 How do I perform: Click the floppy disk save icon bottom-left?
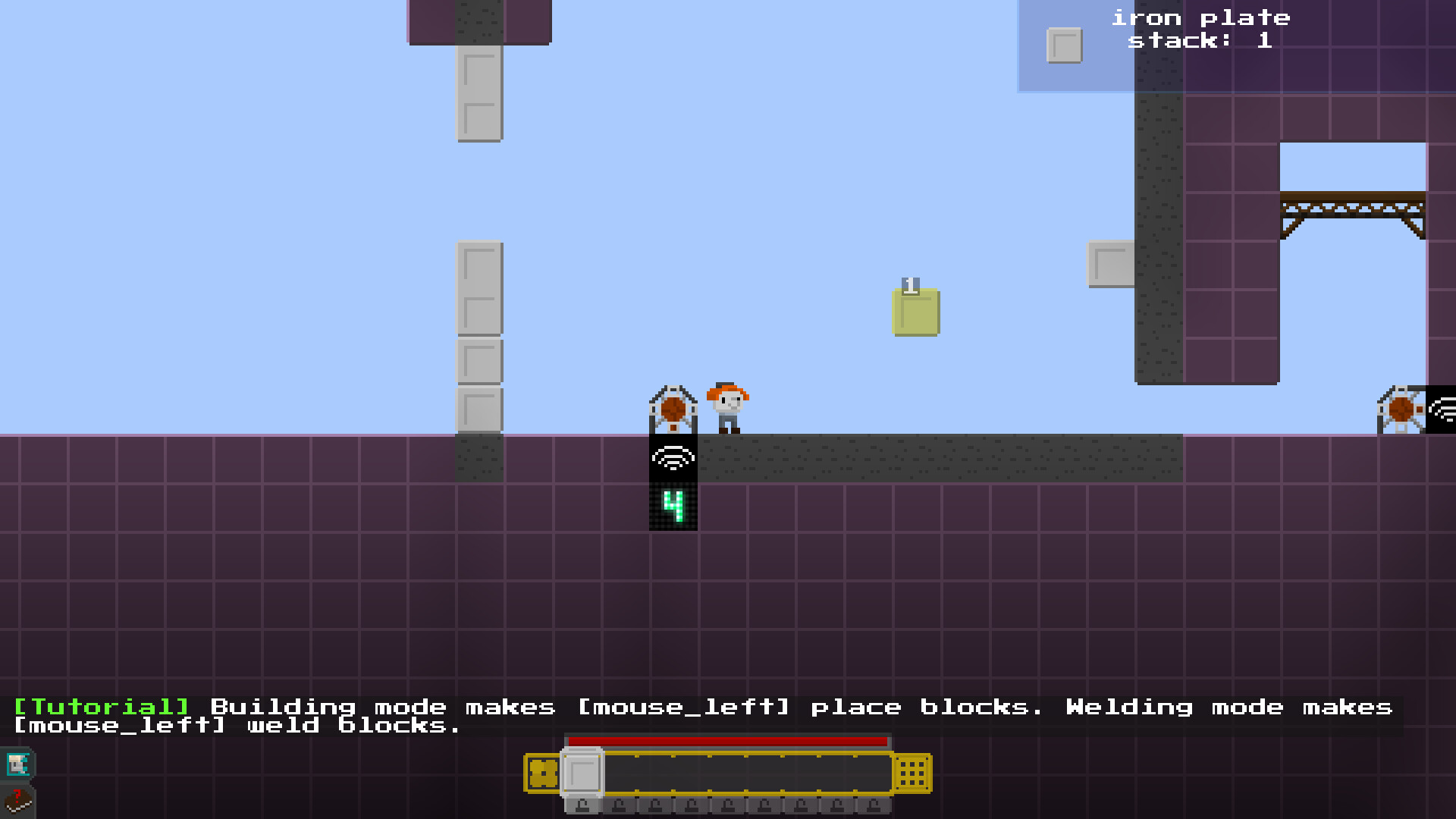tap(18, 763)
